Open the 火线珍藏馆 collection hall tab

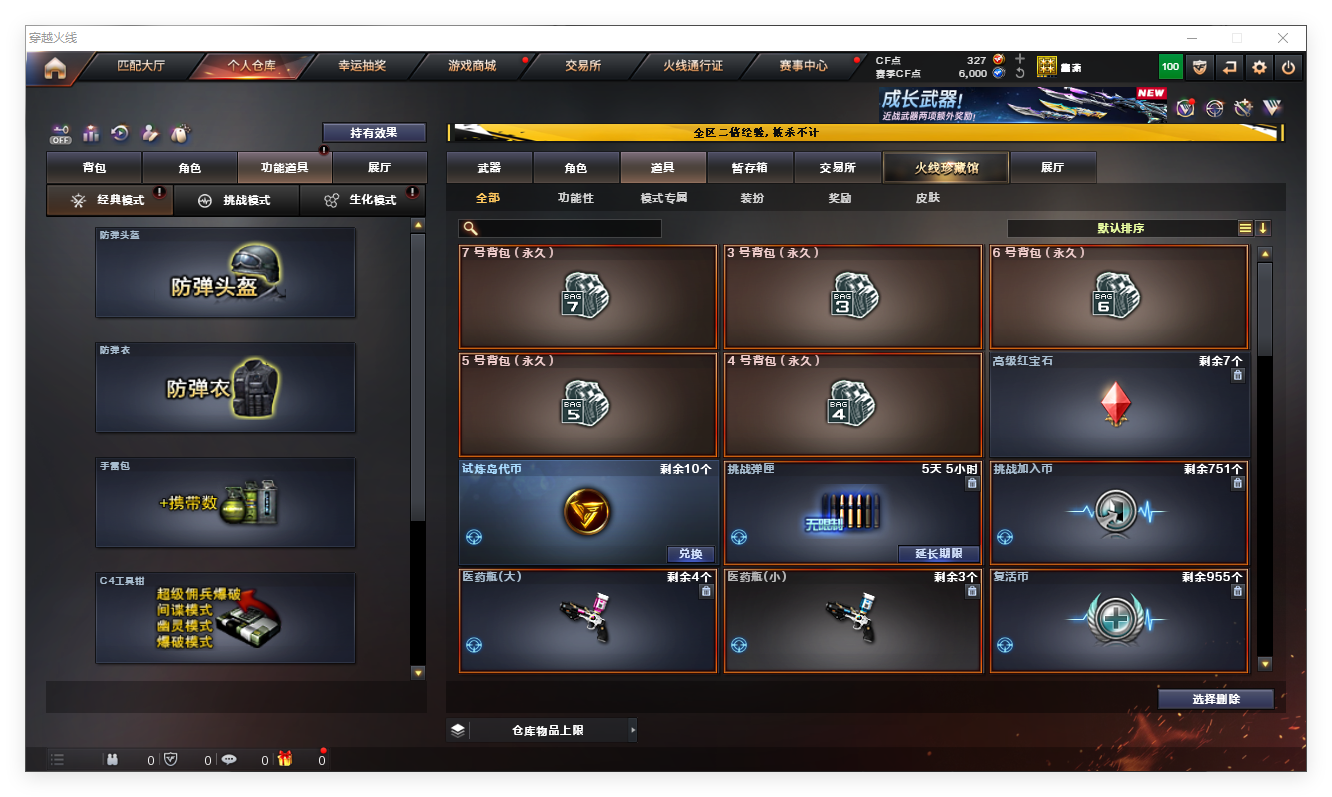[945, 168]
